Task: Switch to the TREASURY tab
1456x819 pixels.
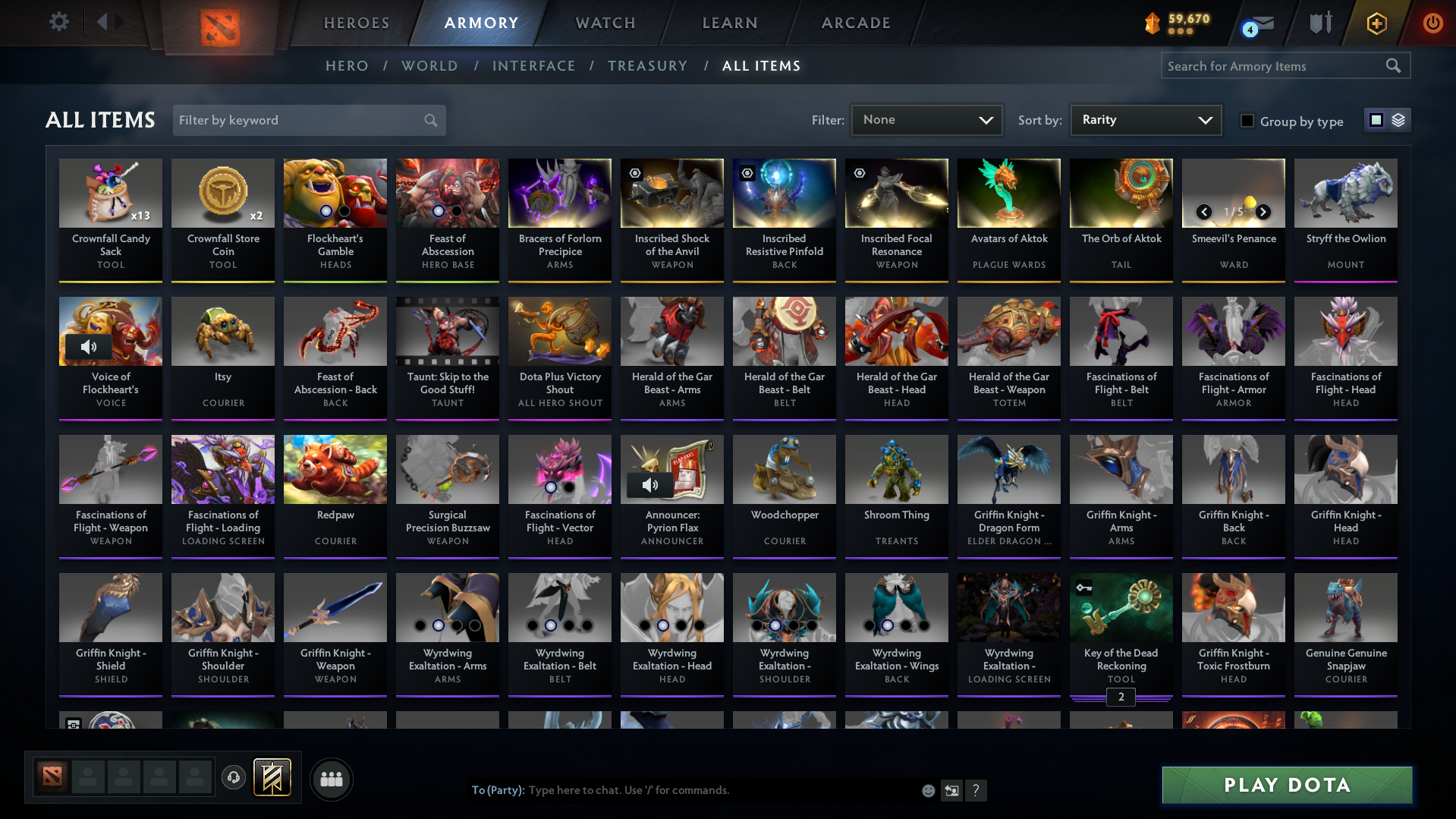Action: point(647,66)
